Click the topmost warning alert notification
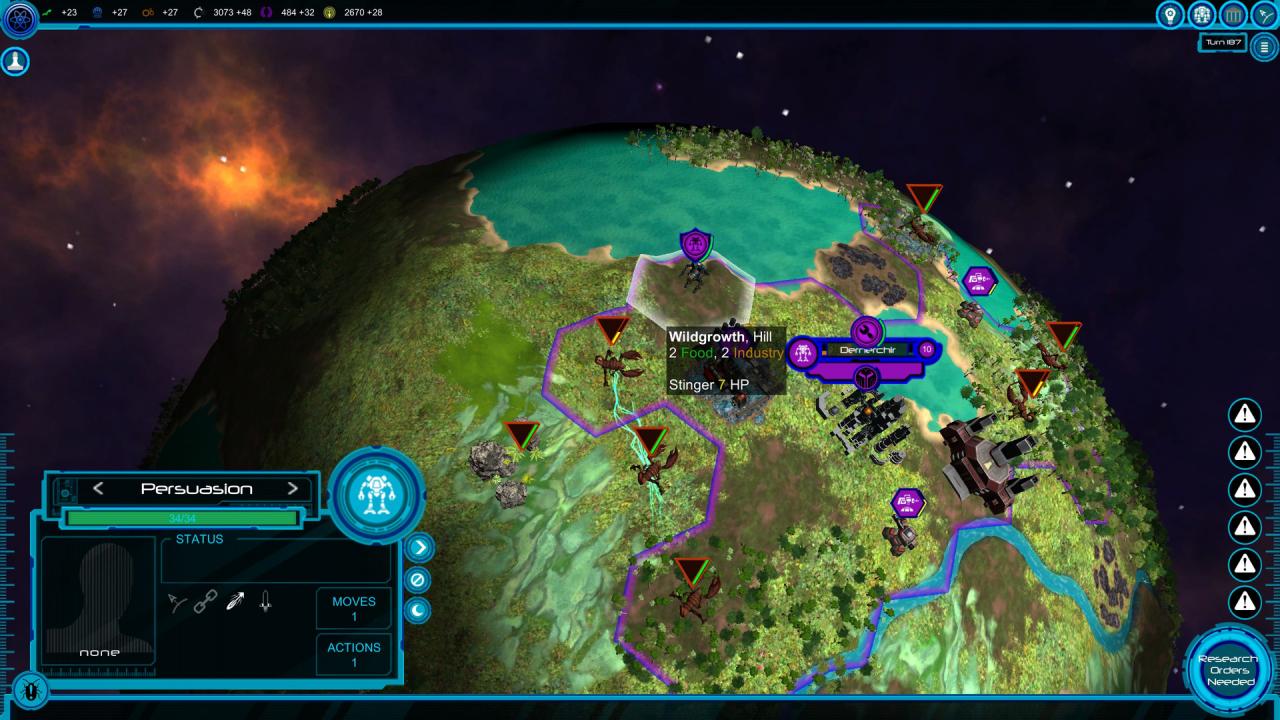 [x=1244, y=413]
